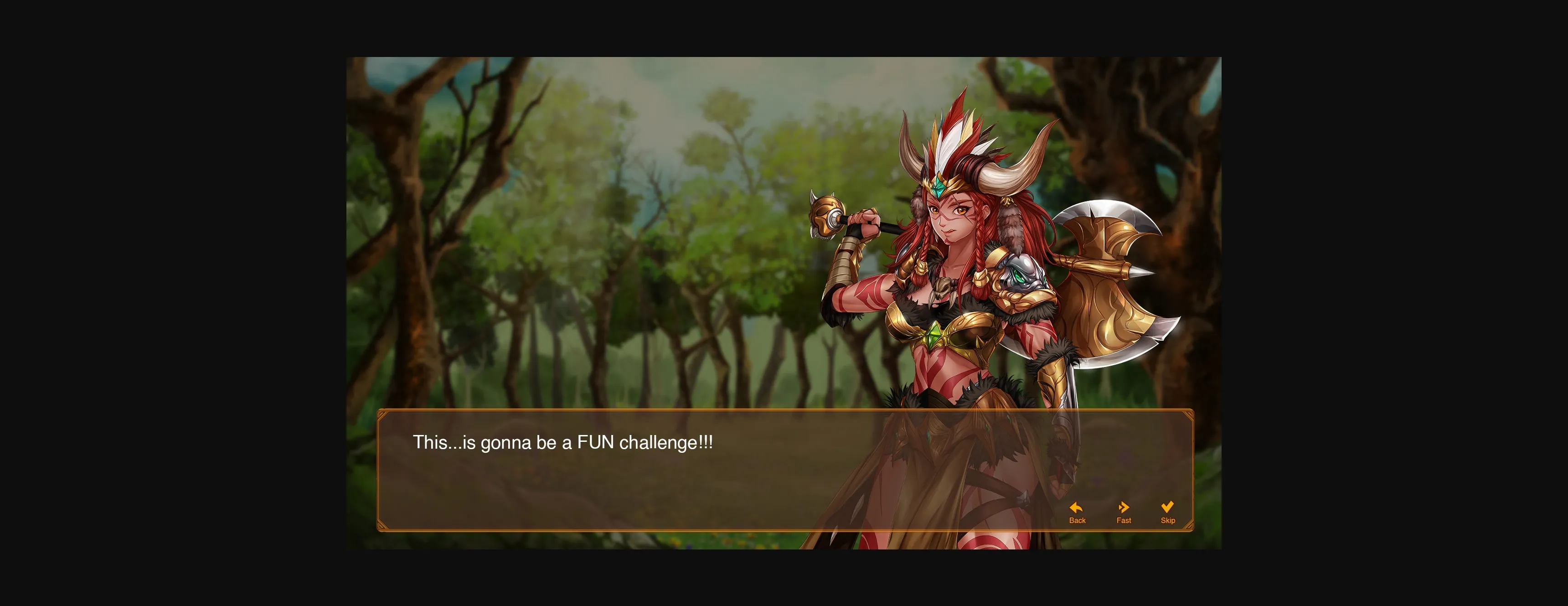Click the Skip label text
This screenshot has height=606, width=1568.
pyautogui.click(x=1167, y=520)
